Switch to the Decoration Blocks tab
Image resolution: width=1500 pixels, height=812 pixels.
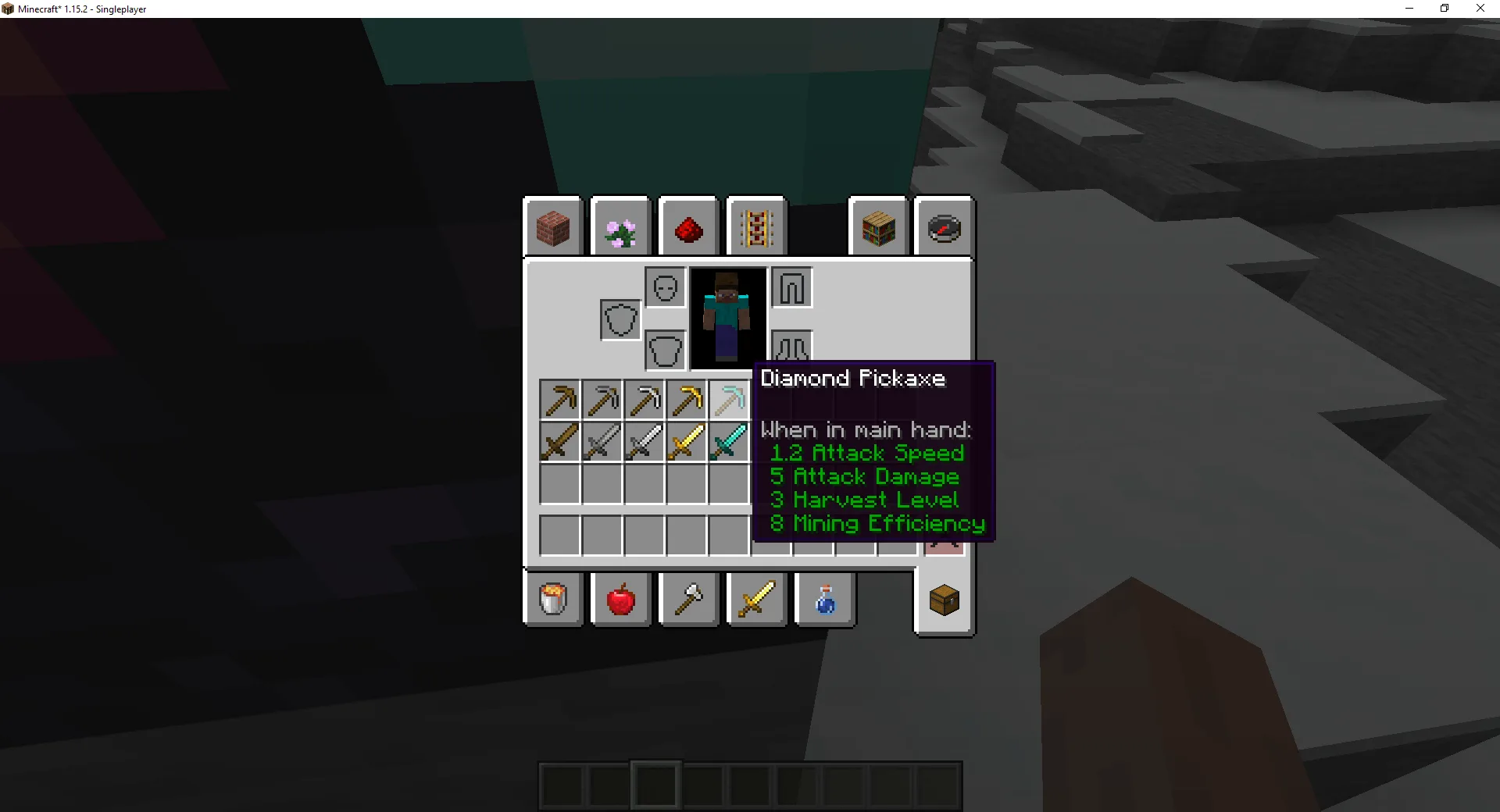(x=620, y=227)
